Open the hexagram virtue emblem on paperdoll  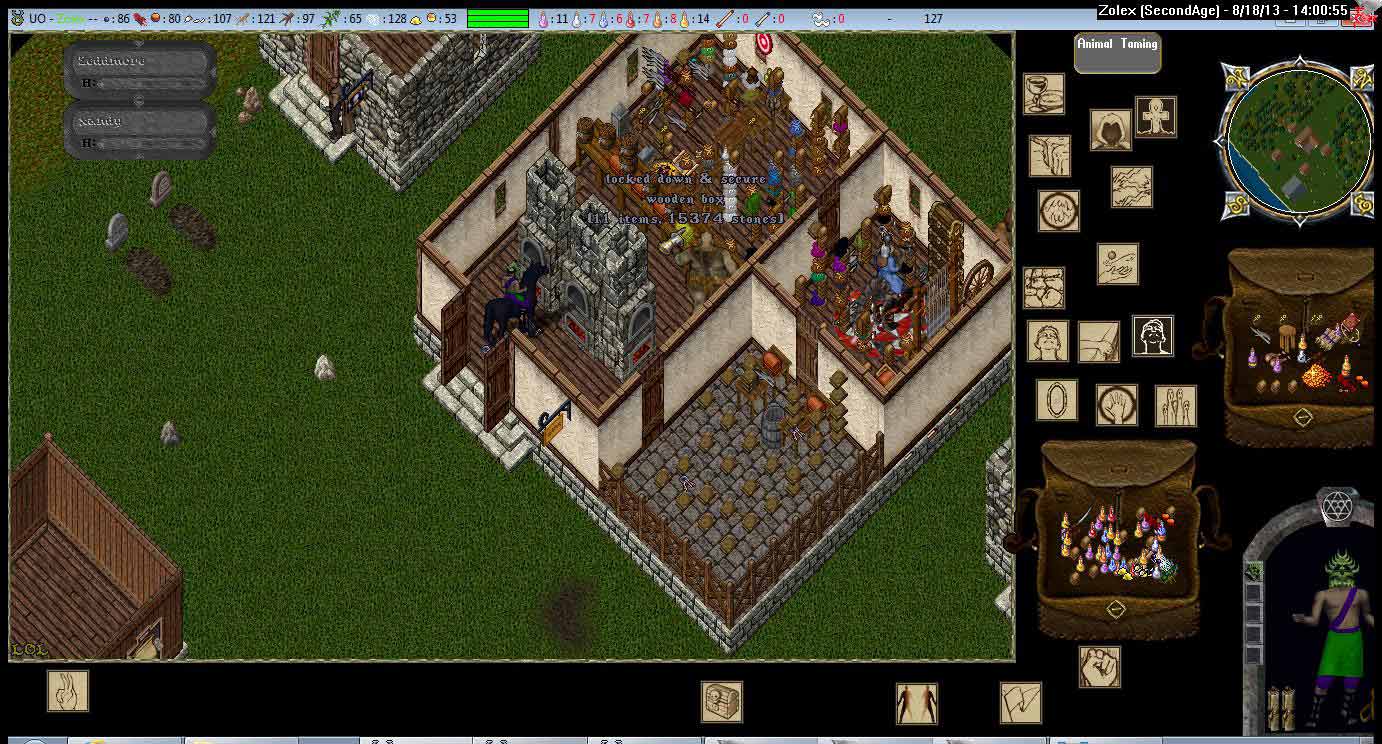point(1336,507)
